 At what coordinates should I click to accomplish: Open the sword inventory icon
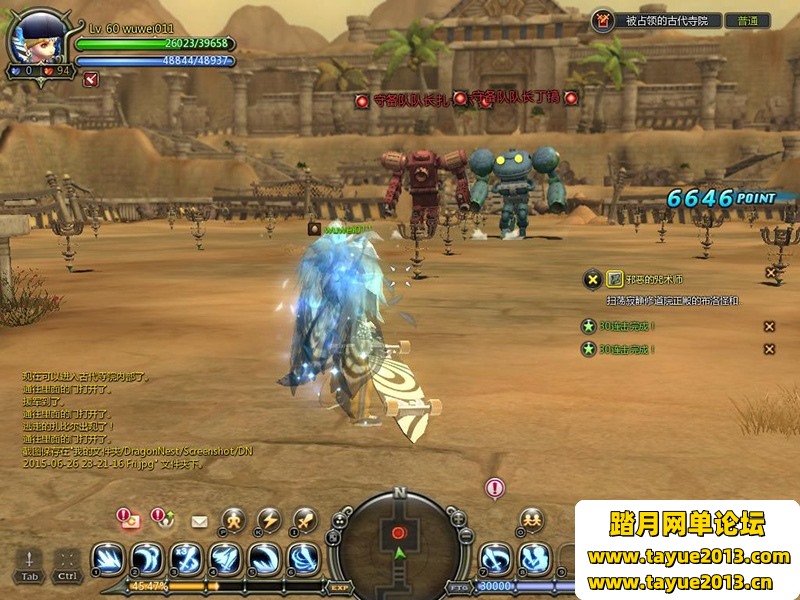pos(305,520)
